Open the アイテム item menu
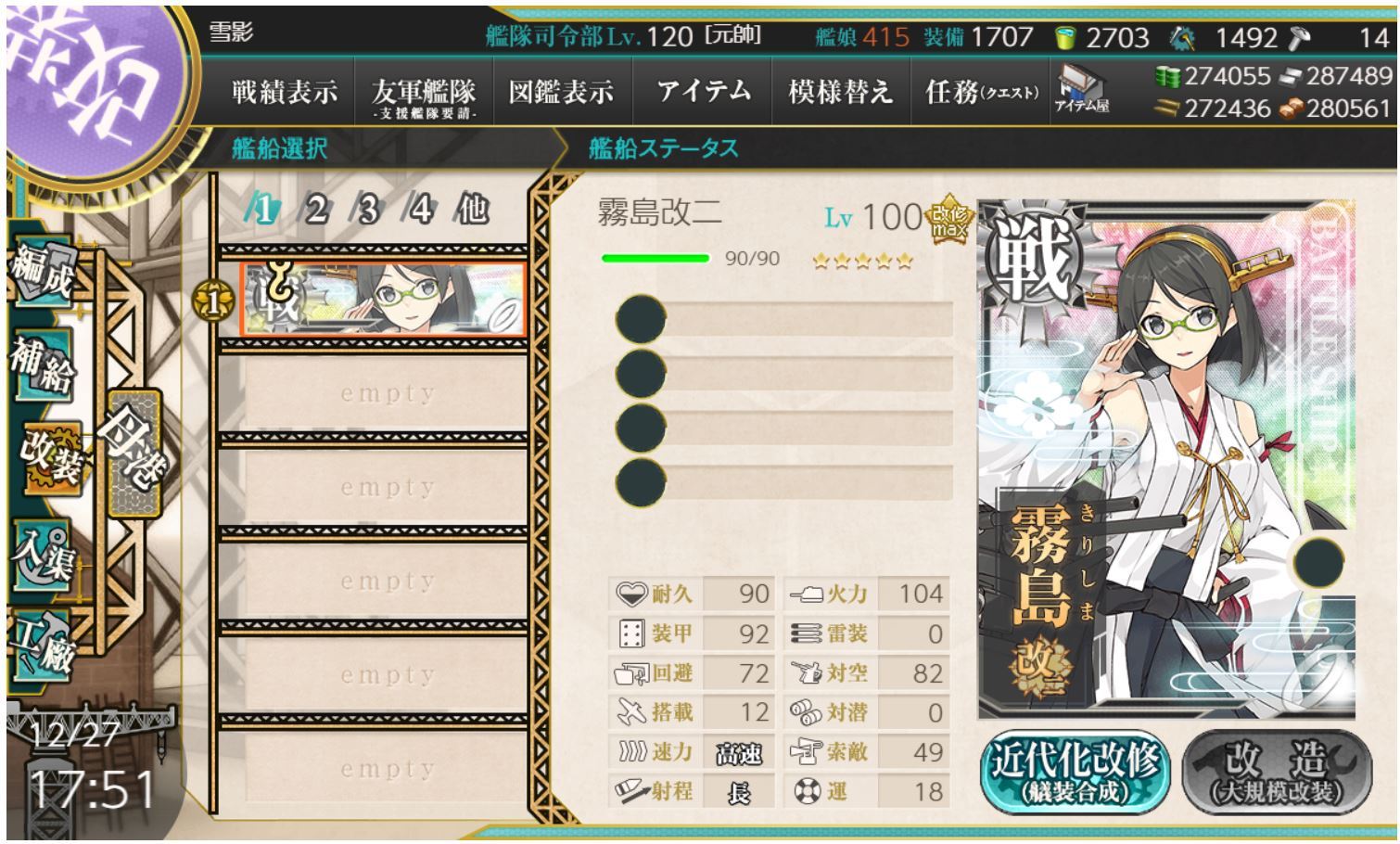The height and width of the screenshot is (844, 1400). tap(703, 92)
